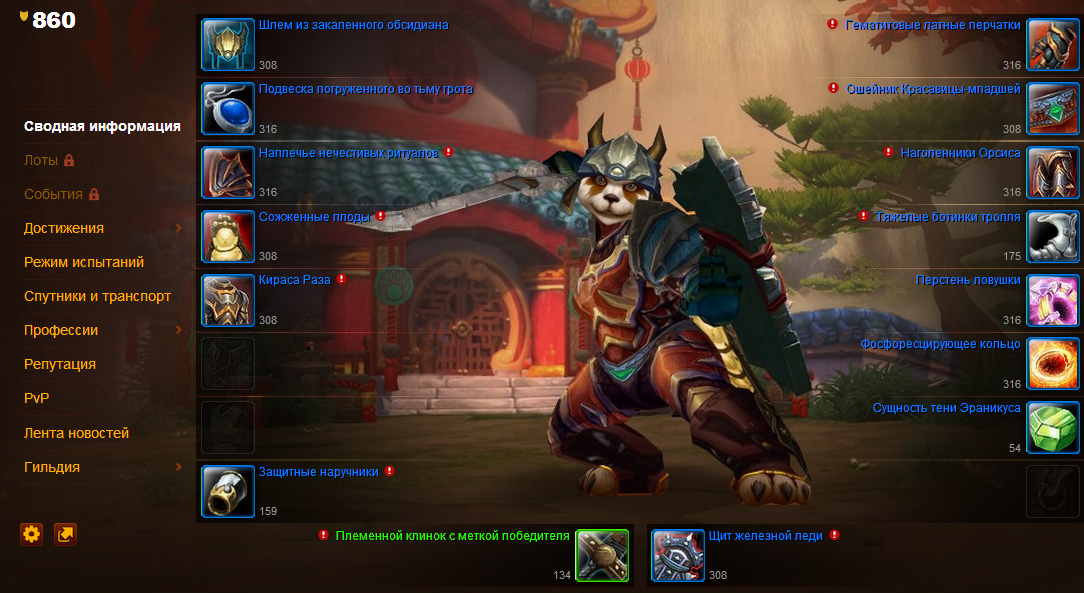Open the Кираса Раза chest item link

point(294,279)
